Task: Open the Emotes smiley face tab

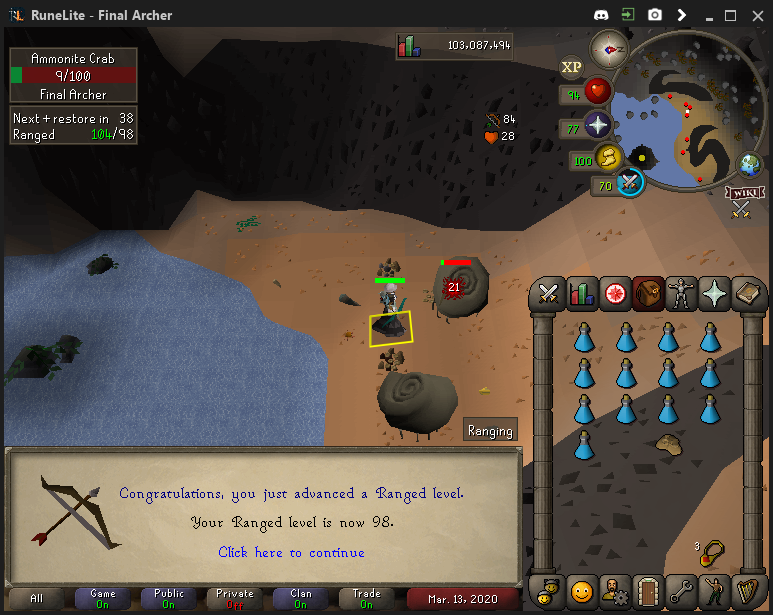Action: tap(581, 588)
